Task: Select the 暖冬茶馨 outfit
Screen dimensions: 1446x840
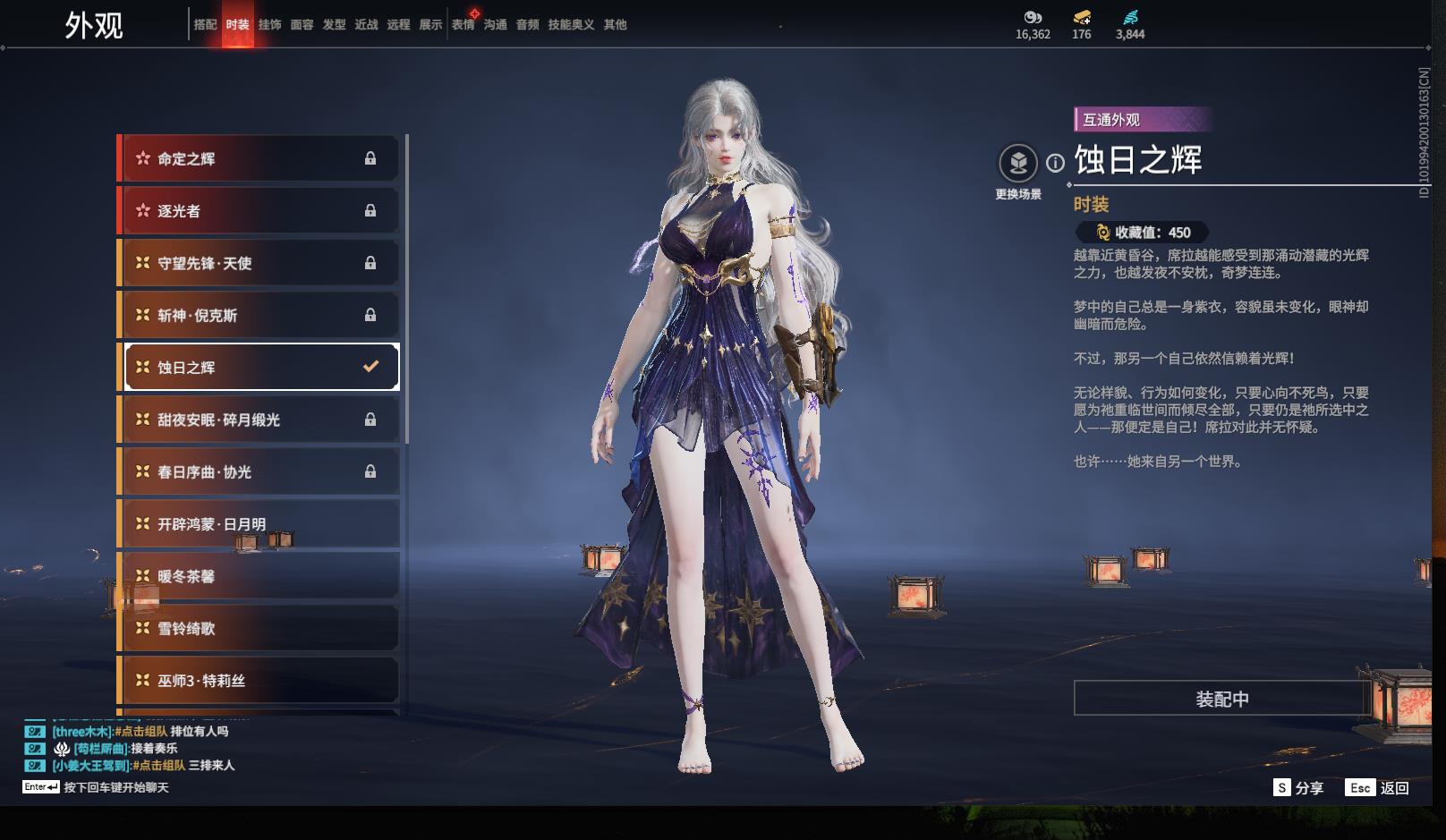Action: 259,576
